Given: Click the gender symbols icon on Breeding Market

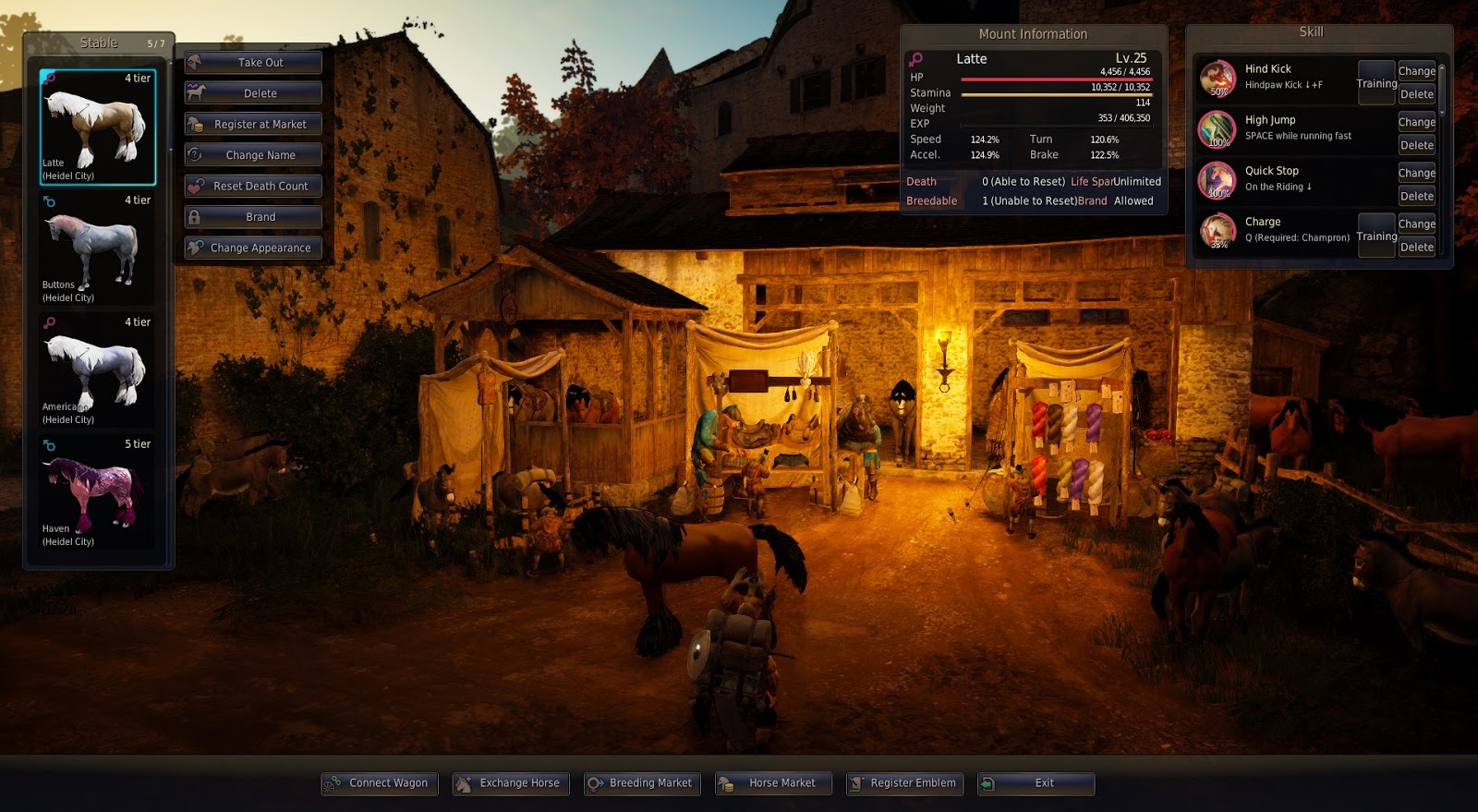Looking at the screenshot, I should point(594,782).
